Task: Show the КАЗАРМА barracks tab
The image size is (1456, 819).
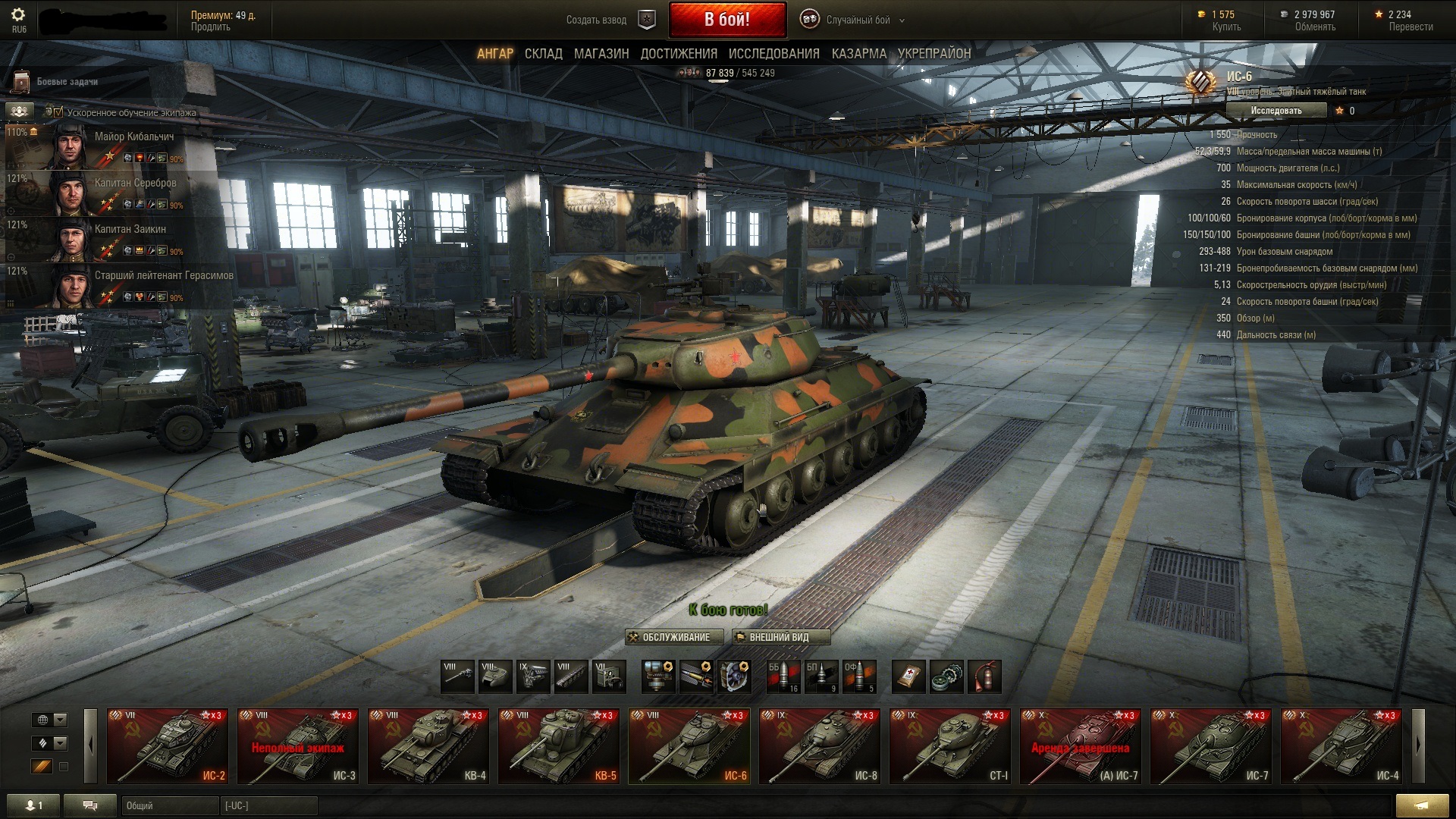Action: coord(858,54)
